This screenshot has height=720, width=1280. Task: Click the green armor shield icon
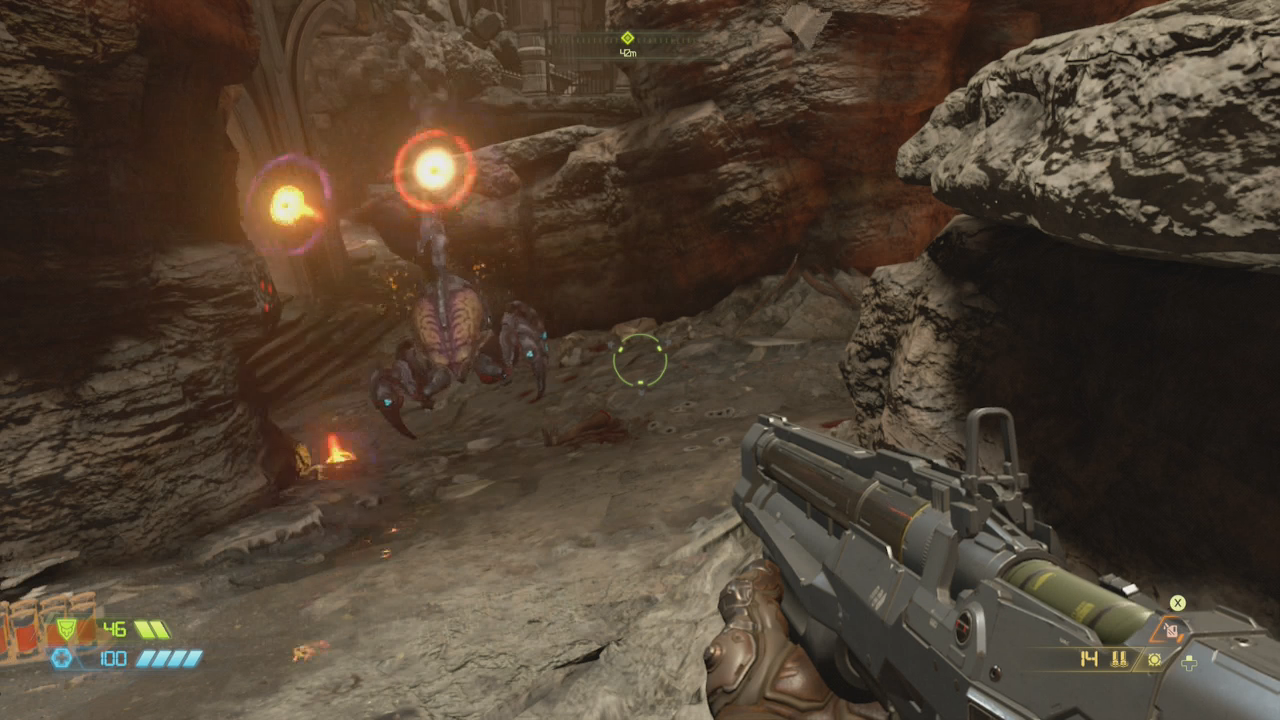click(65, 628)
